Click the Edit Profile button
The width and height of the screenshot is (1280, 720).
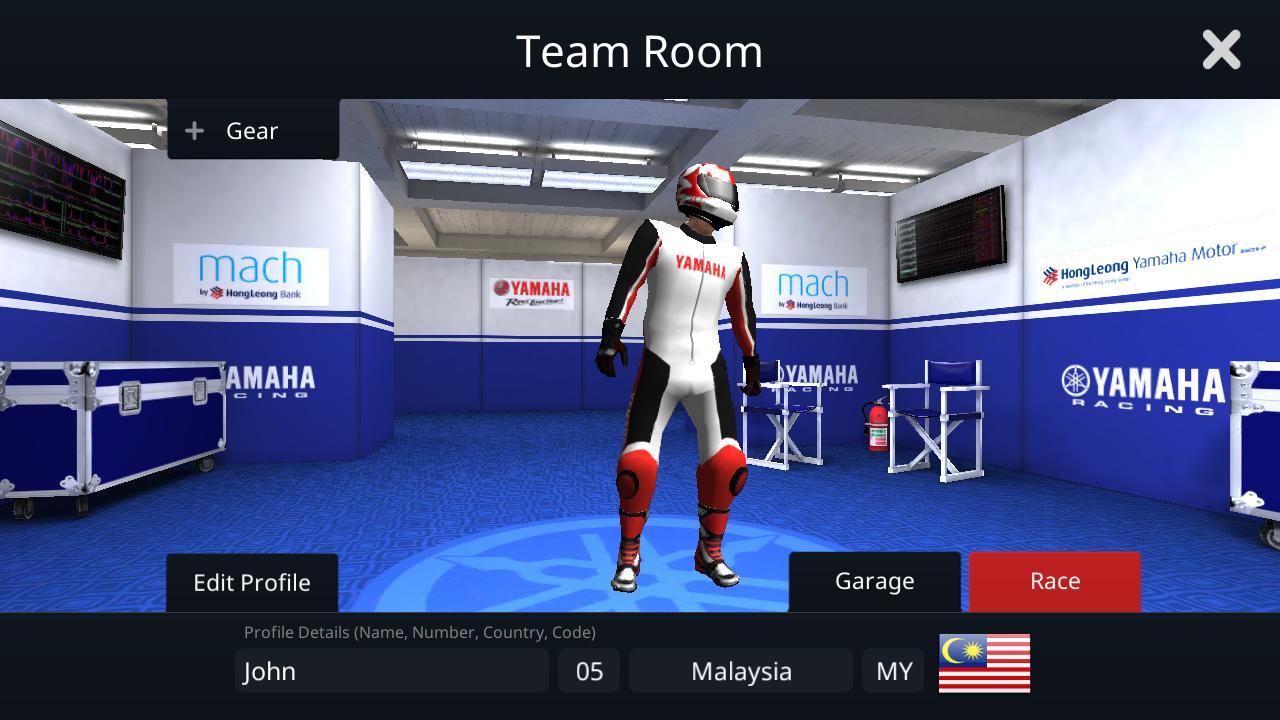coord(251,581)
